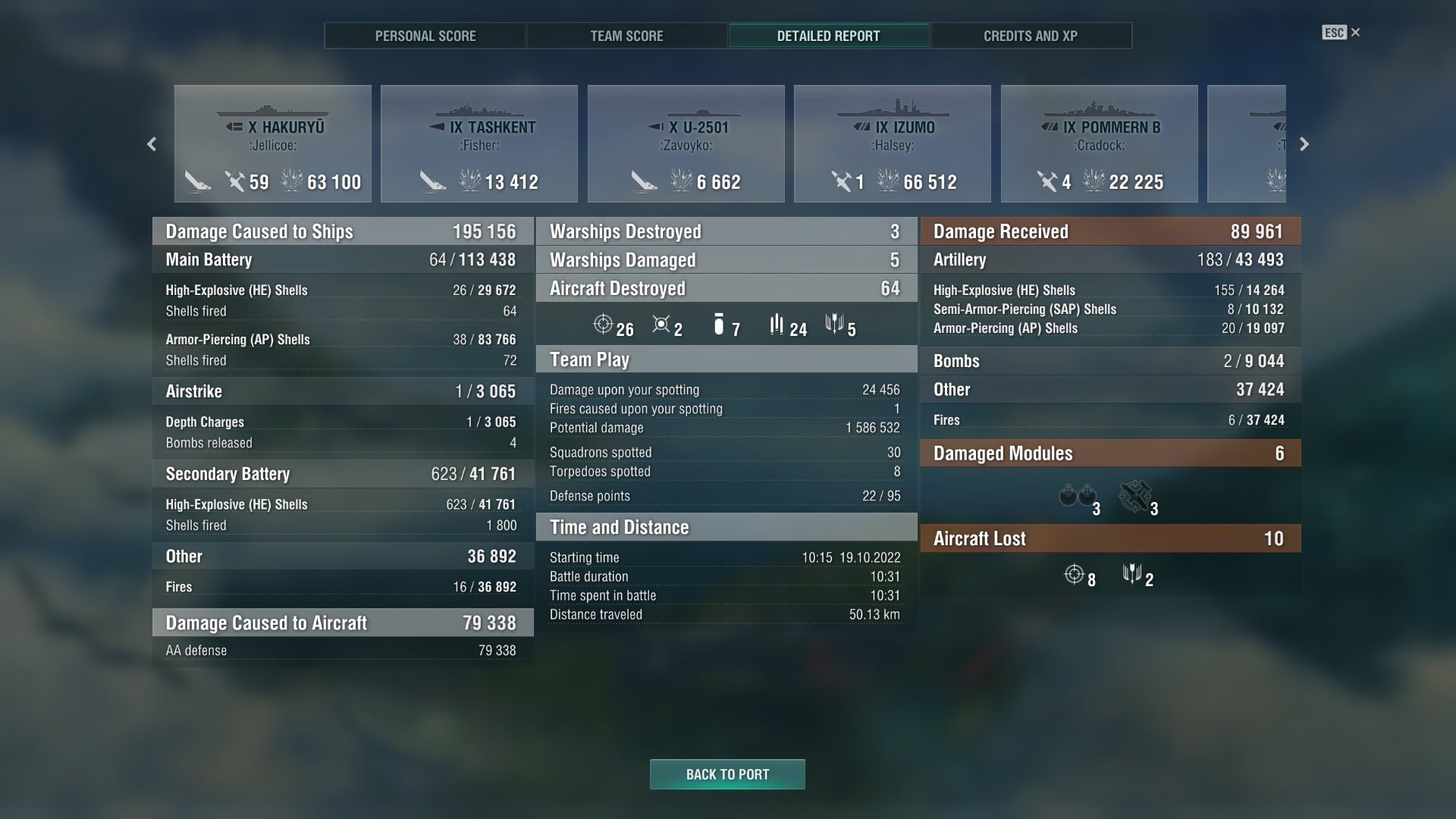The height and width of the screenshot is (819, 1456).
Task: Select the X Hakuryū ship card
Action: 273,144
